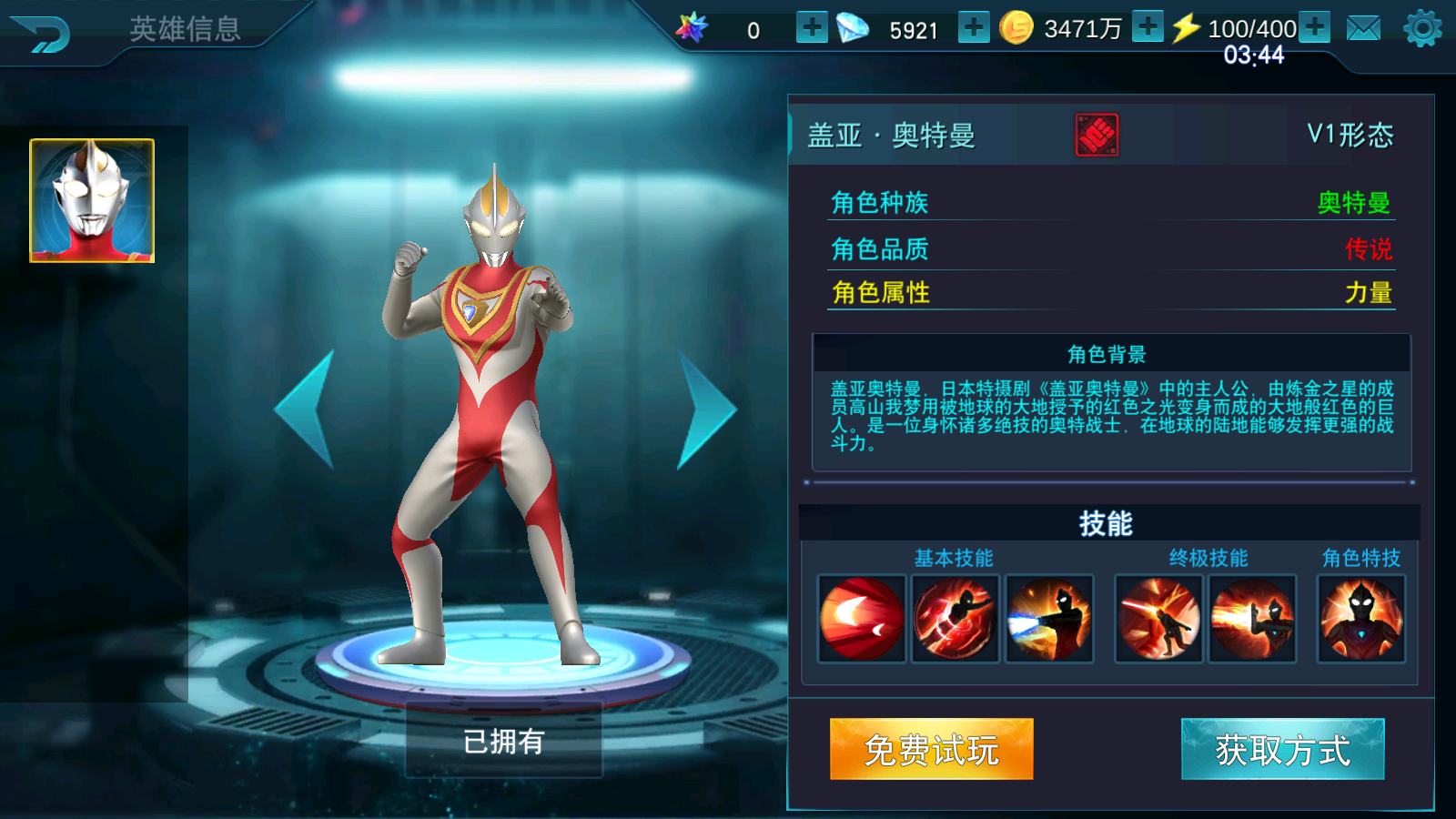This screenshot has width=1456, height=819.
Task: Open the settings gear icon
Action: [1423, 27]
